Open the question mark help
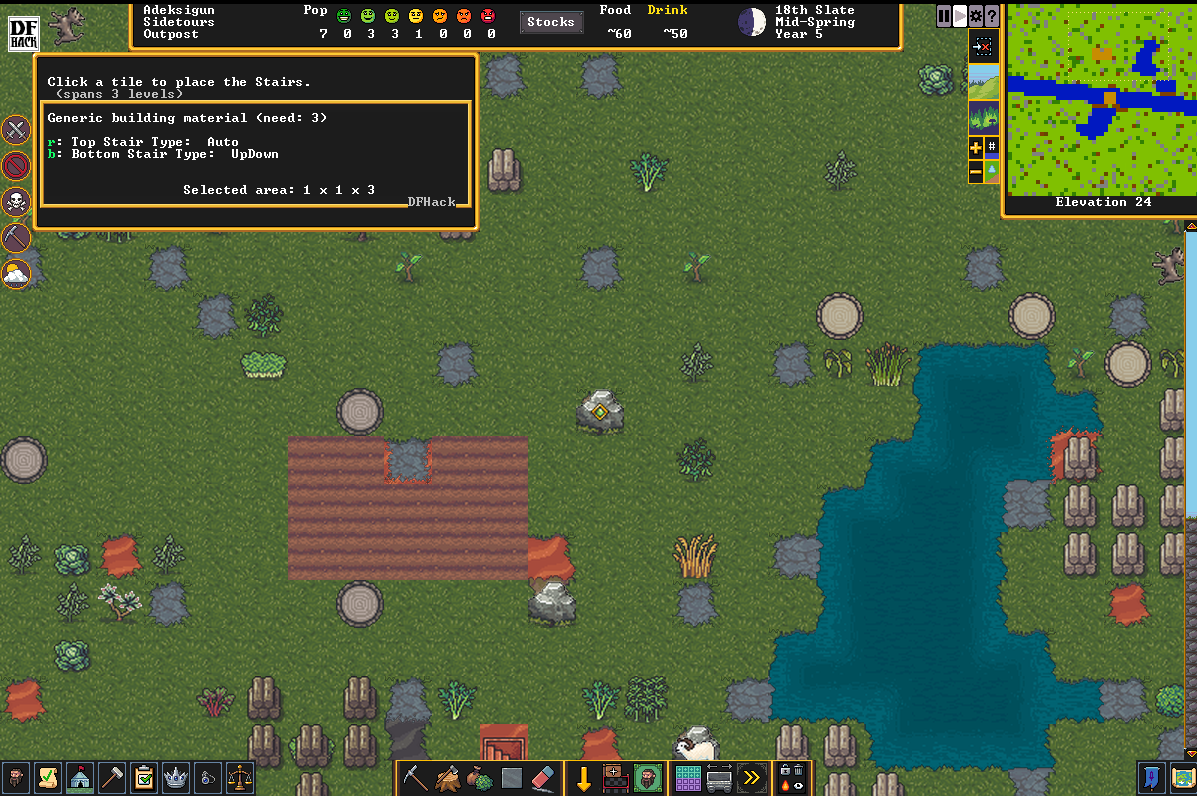The image size is (1197, 796). [991, 16]
